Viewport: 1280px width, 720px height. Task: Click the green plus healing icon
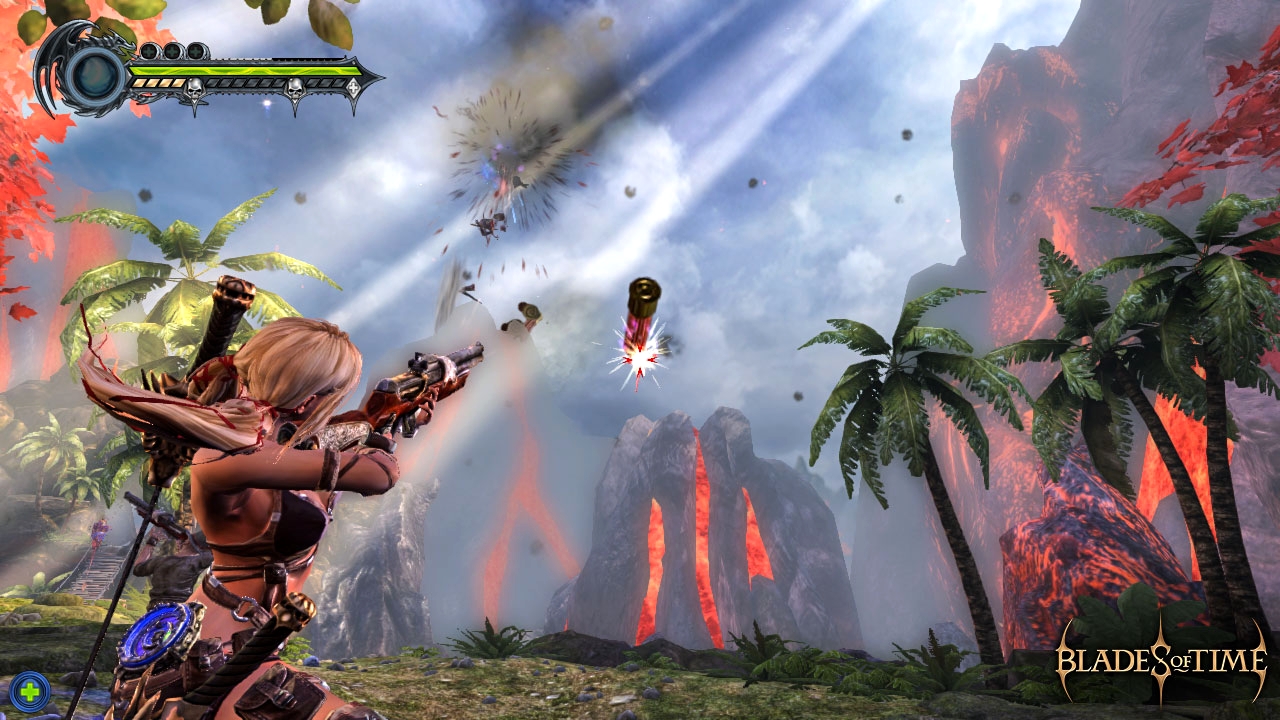click(x=30, y=689)
